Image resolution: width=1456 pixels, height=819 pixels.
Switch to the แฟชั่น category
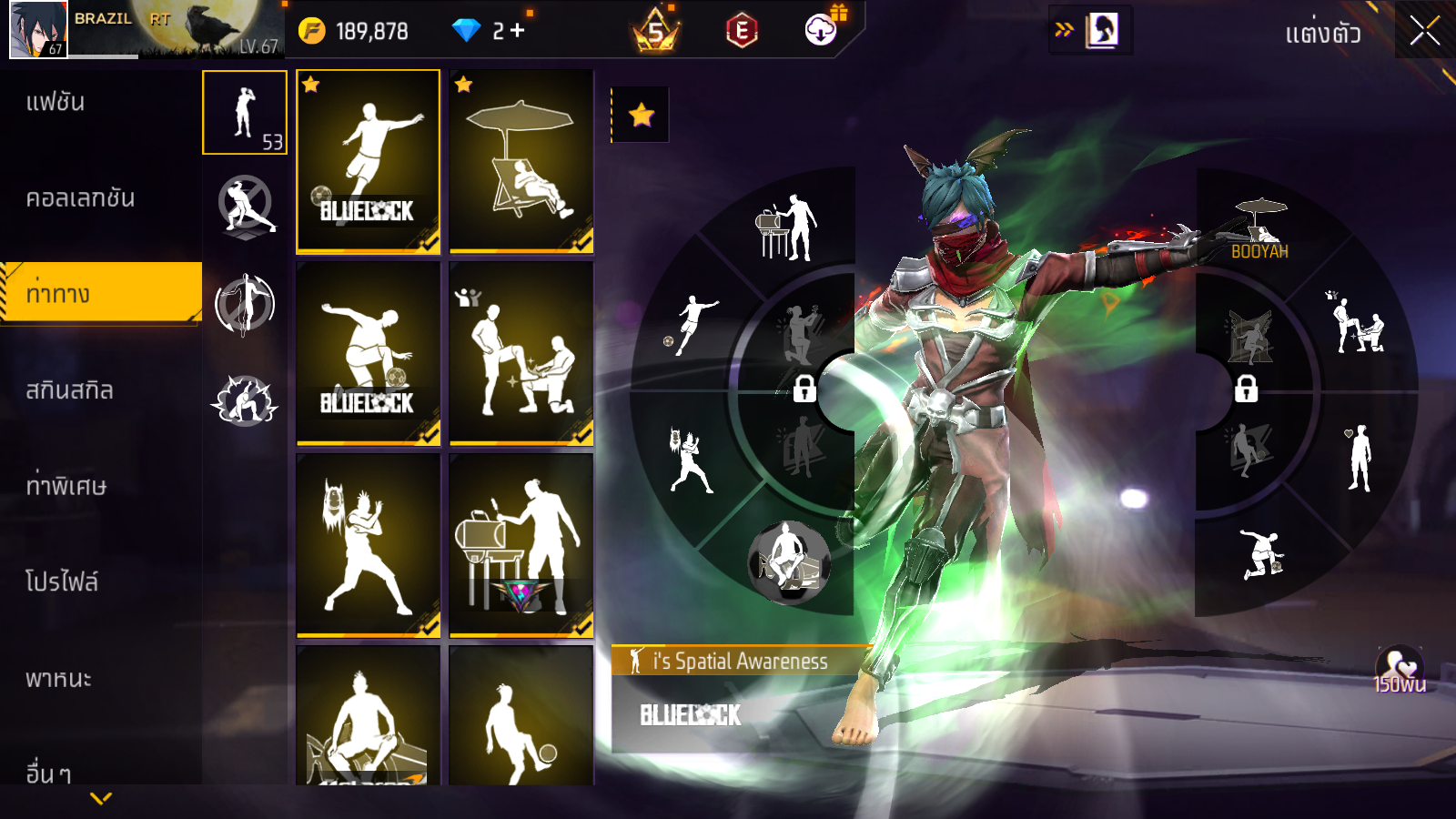56,102
